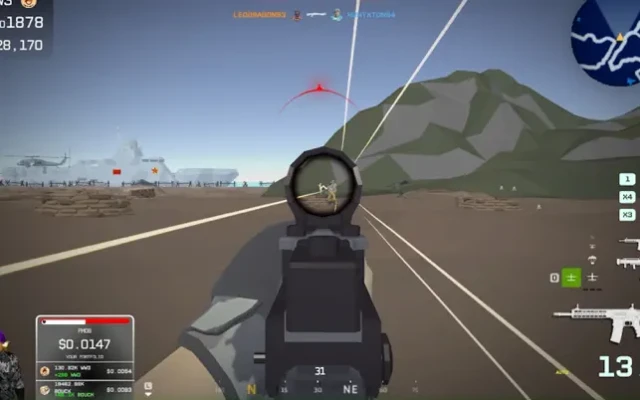The height and width of the screenshot is (400, 640).
Task: Choose the X3 scope zoom option
Action: tap(627, 215)
